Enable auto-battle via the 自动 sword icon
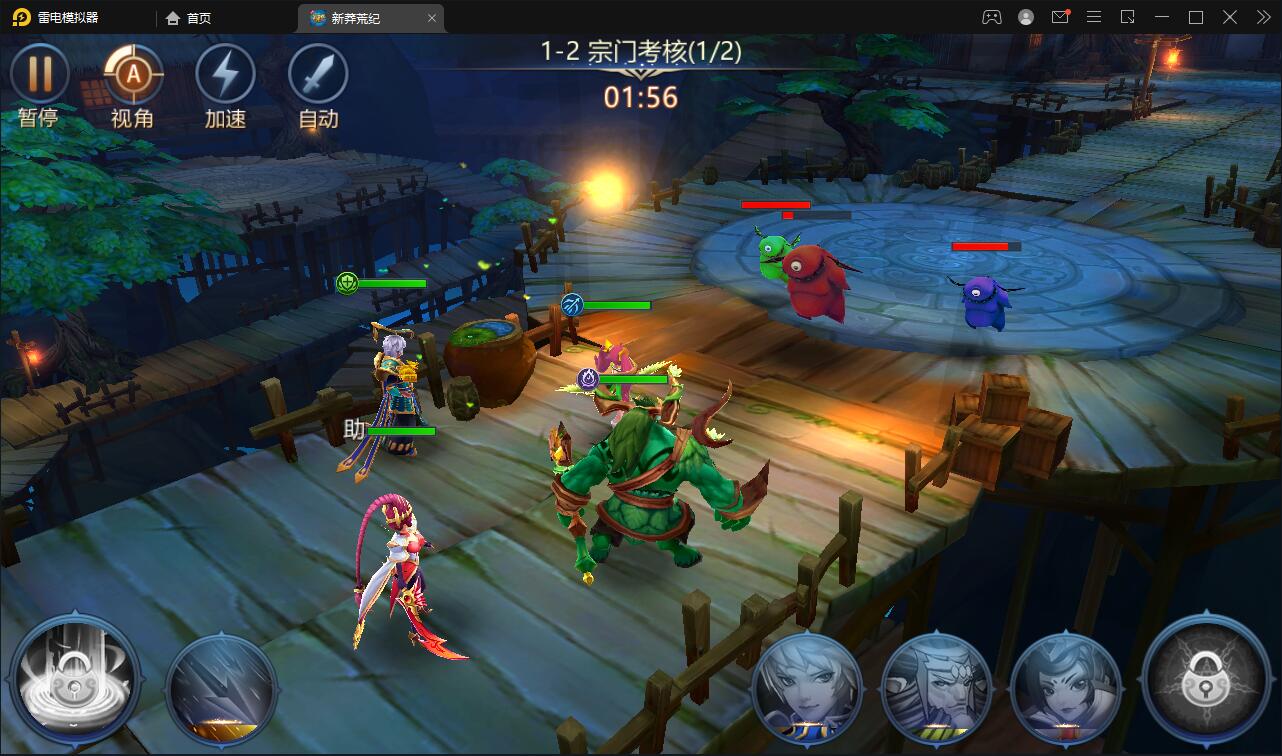The image size is (1282, 756). point(316,75)
